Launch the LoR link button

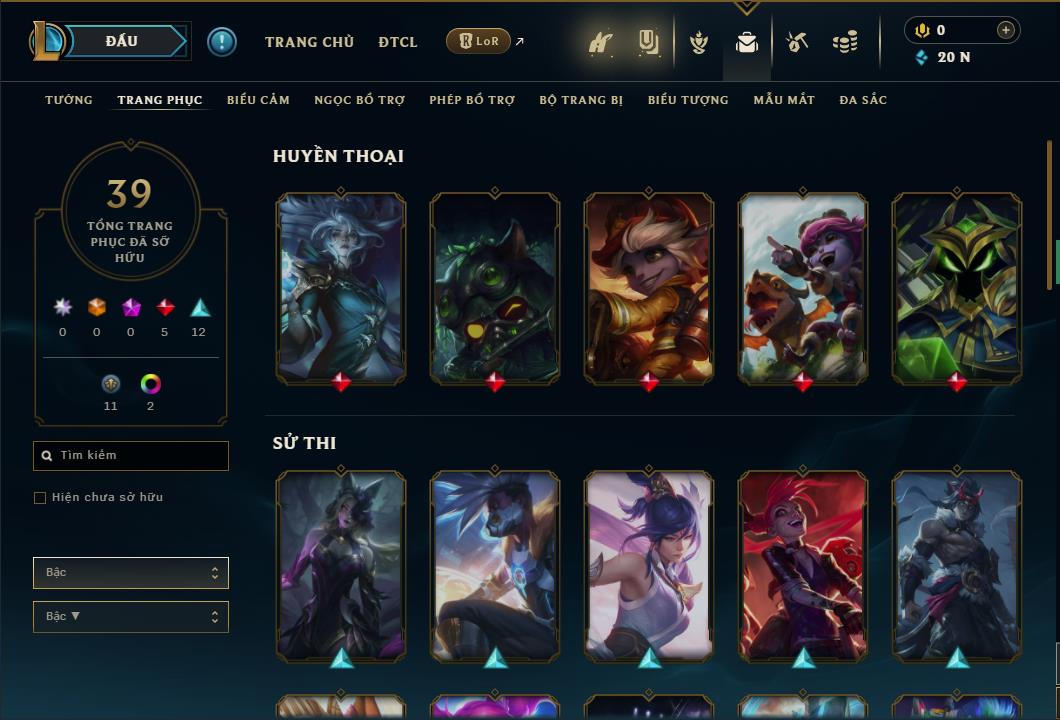[479, 41]
